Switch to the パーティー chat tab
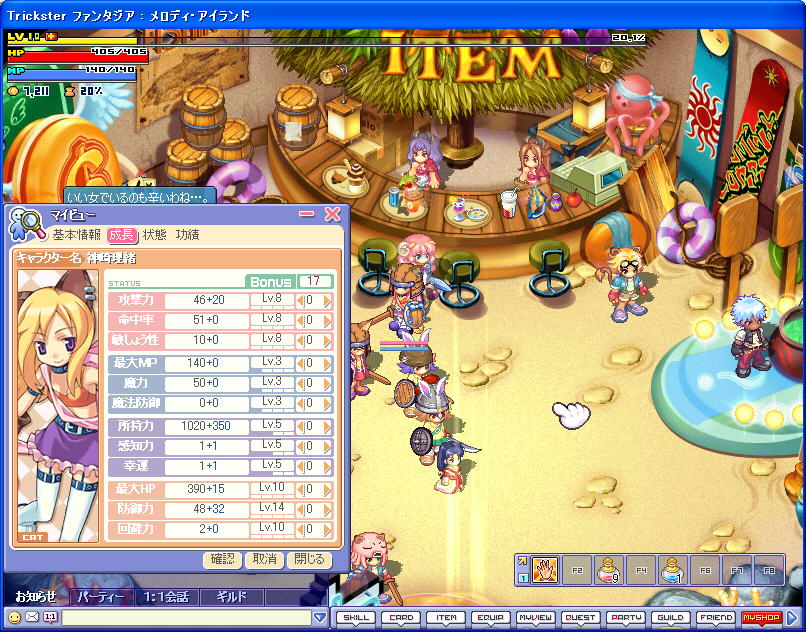The image size is (806, 632). (101, 597)
